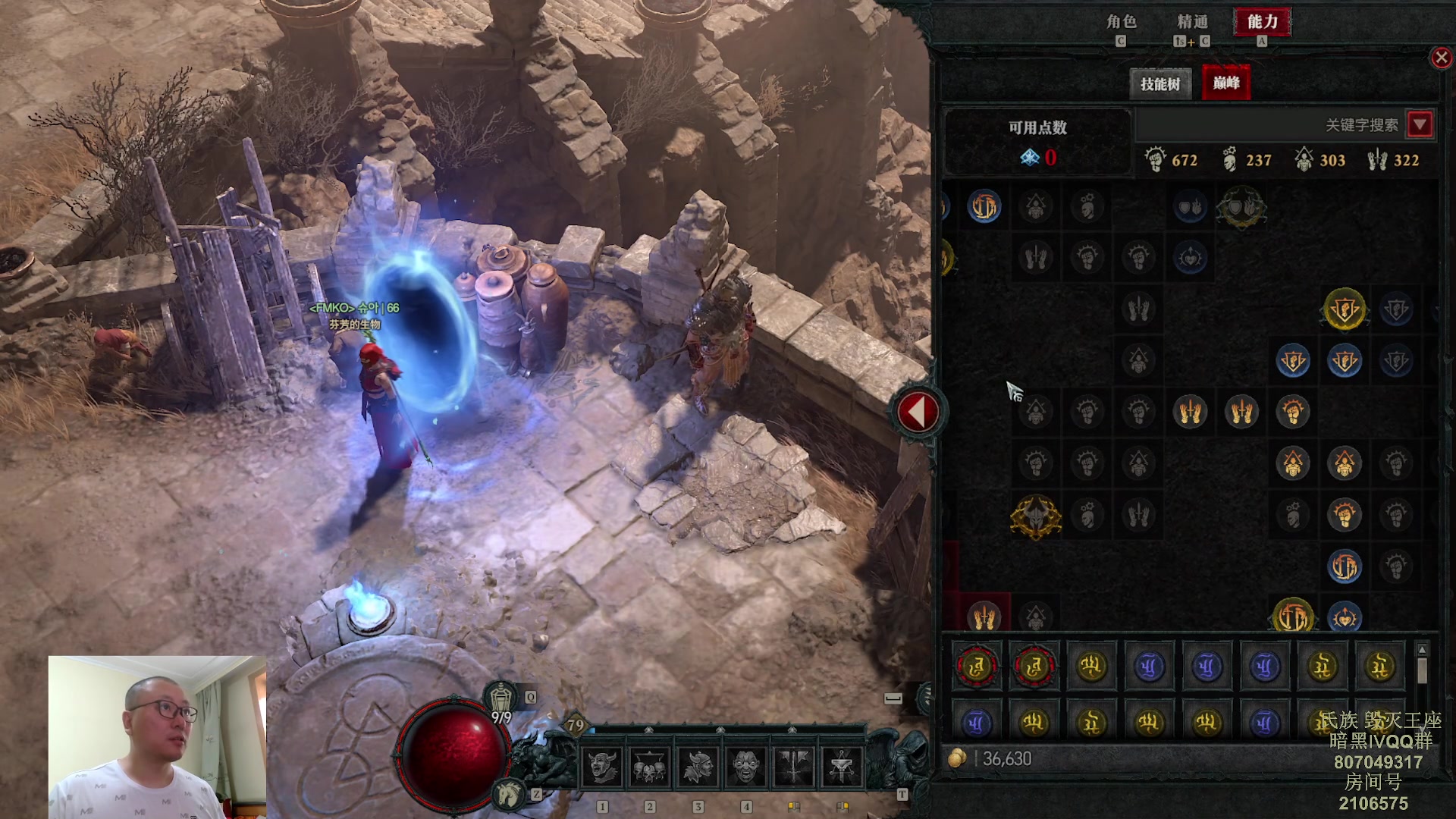Expand the red keyword search dropdown arrow
1456x819 pixels.
(x=1420, y=124)
